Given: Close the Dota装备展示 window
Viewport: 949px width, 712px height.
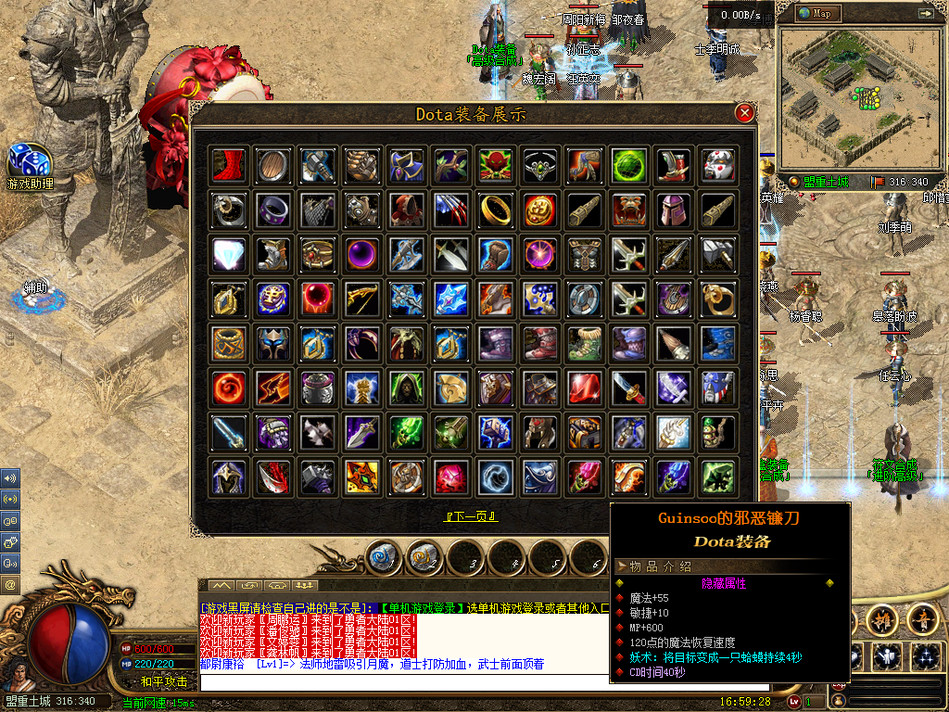Looking at the screenshot, I should [x=744, y=113].
